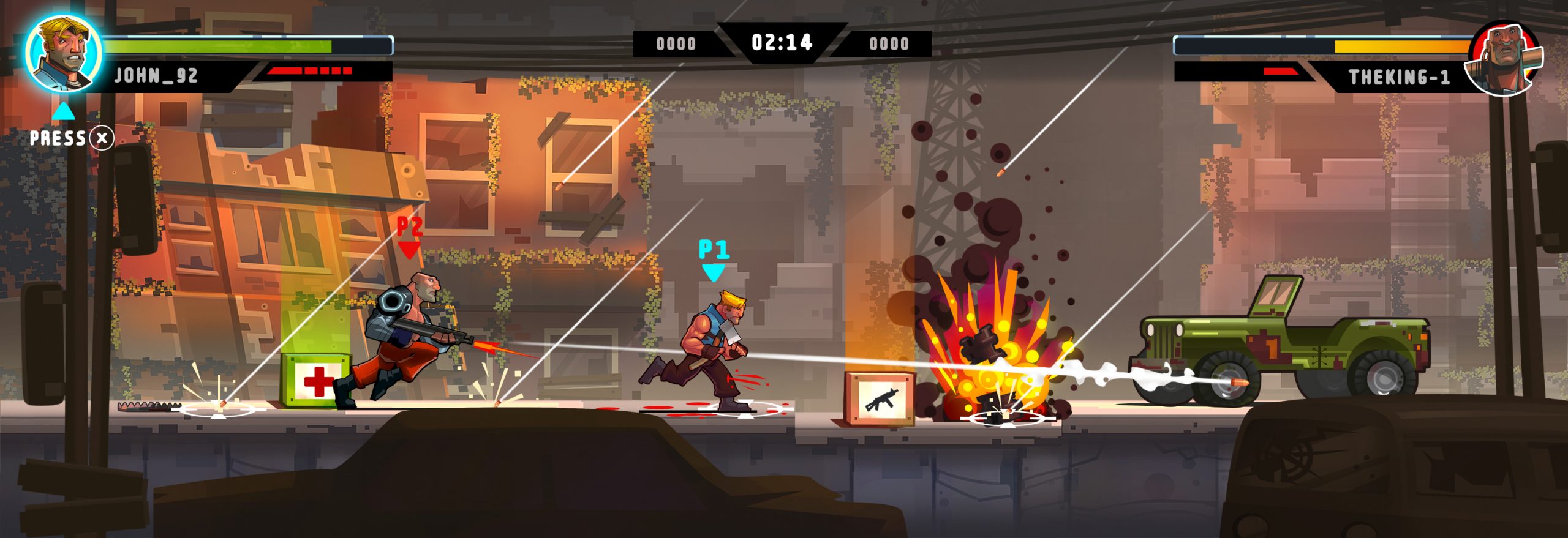Select the JOHN_92 blond player portrait

63,53
